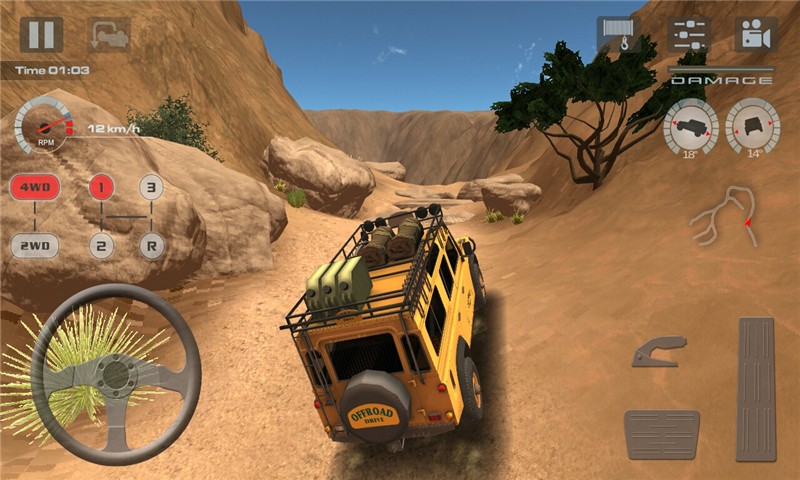800x480 pixels.
Task: Activate the winch button
Action: pyautogui.click(x=619, y=35)
